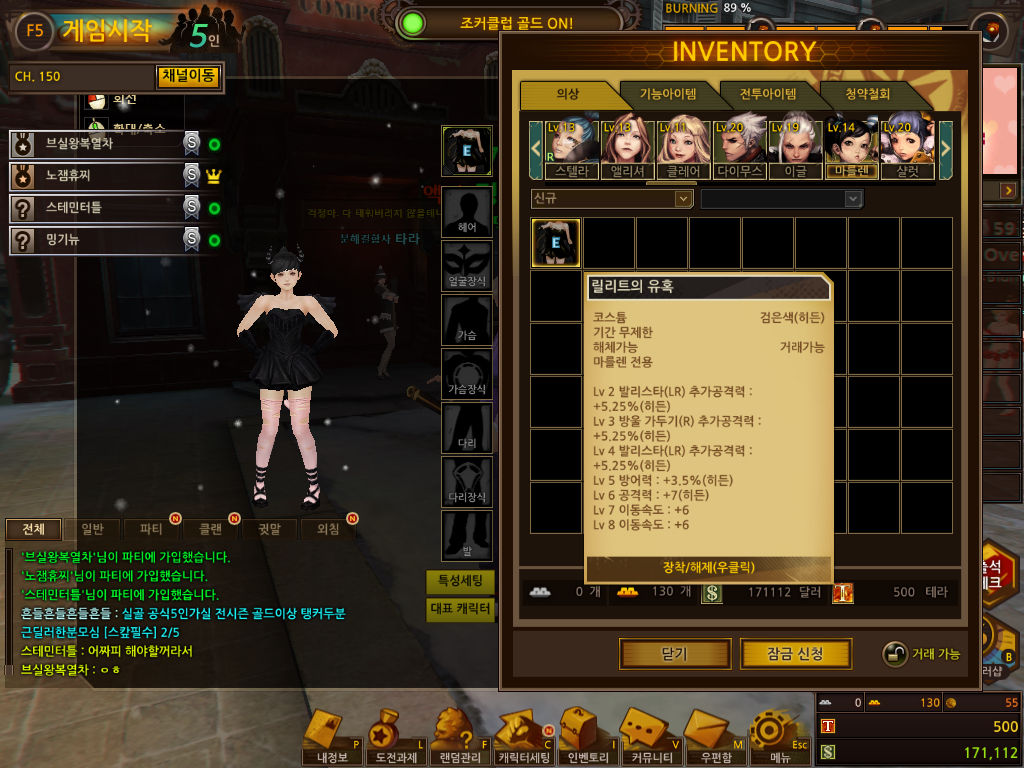Switch to the 기능아이템 inventory tab
Viewport: 1024px width, 768px height.
[668, 95]
